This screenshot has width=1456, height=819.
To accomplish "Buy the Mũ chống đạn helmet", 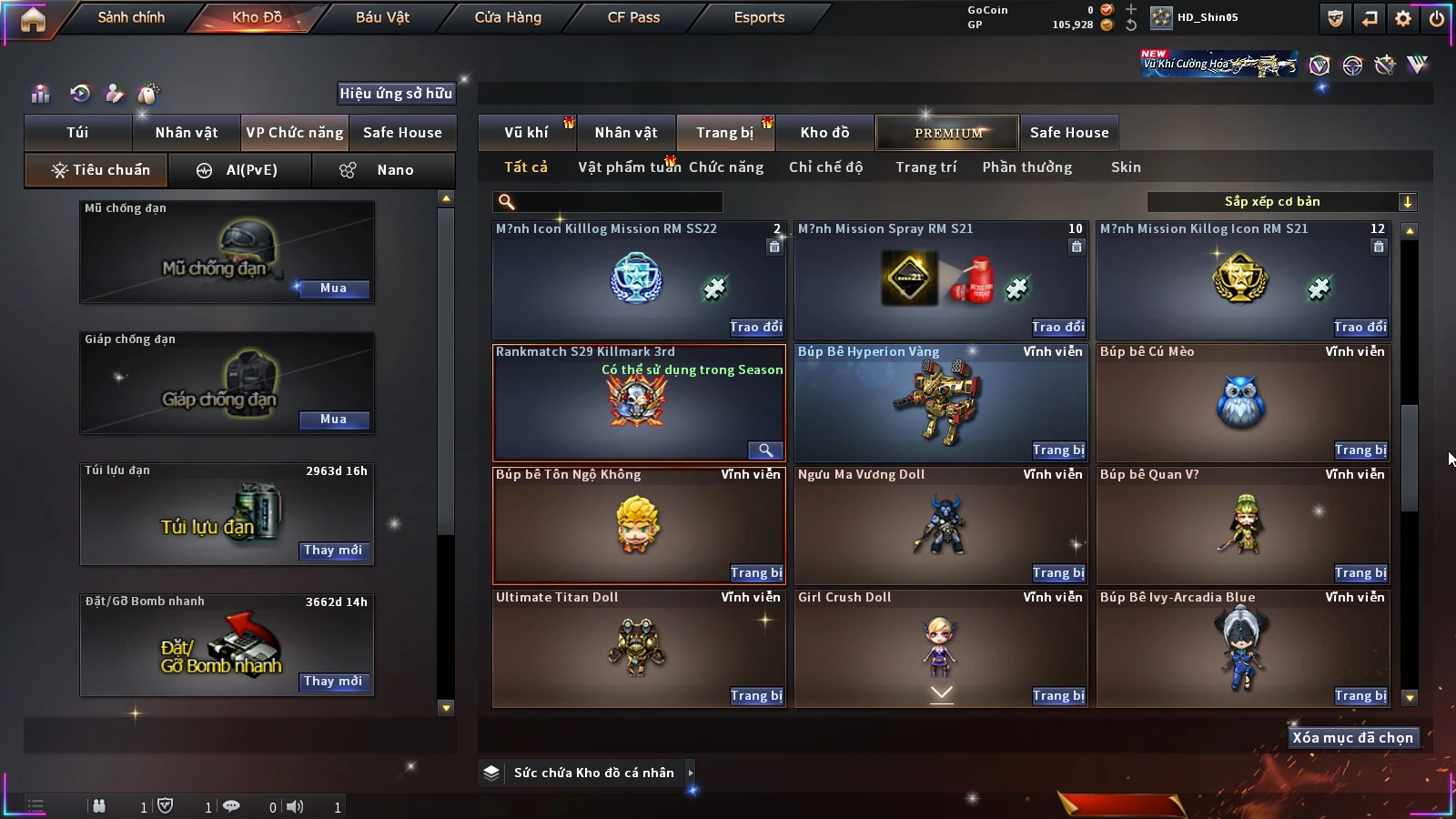I will point(333,288).
